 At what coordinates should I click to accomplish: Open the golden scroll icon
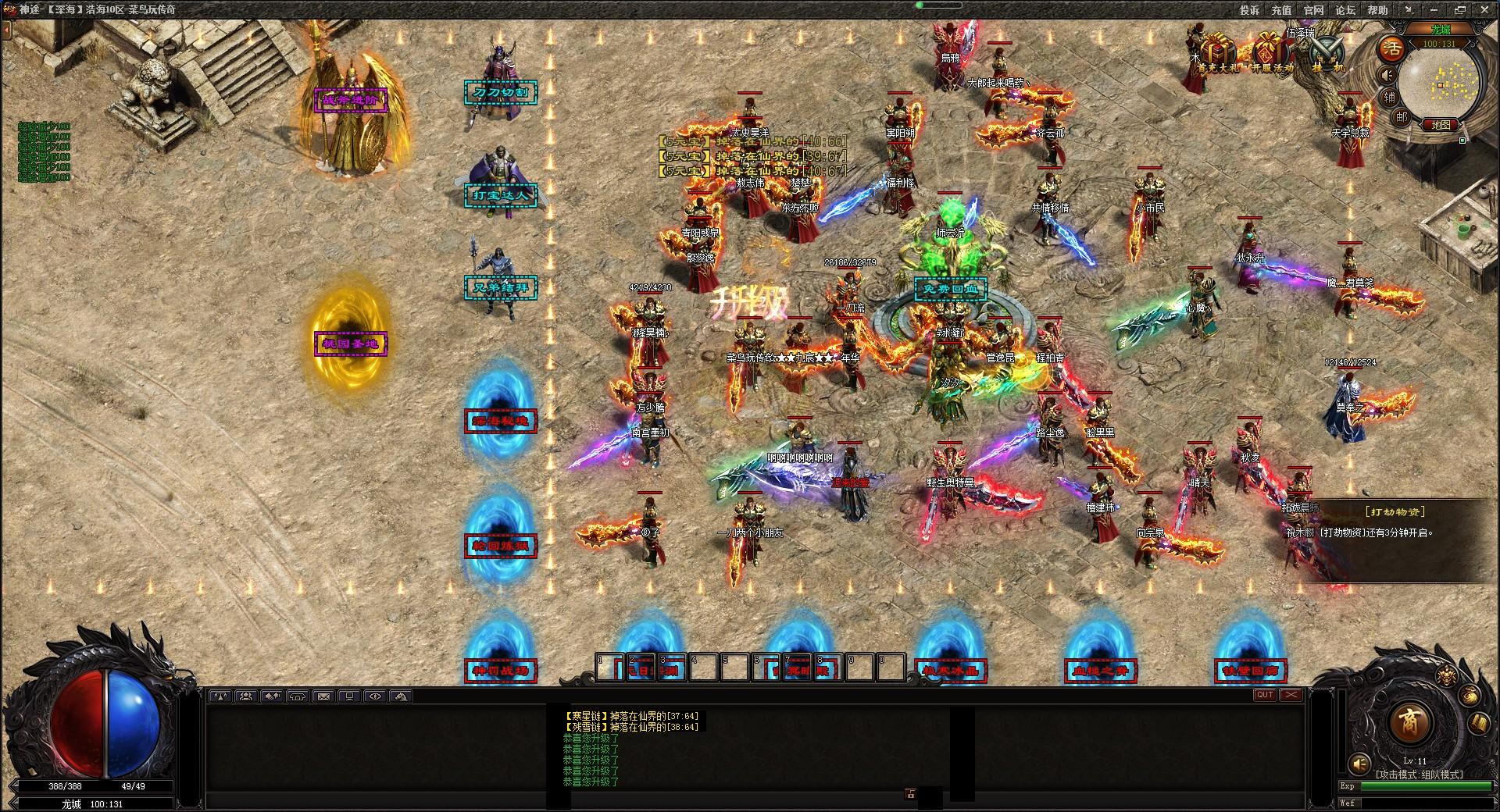pyautogui.click(x=1479, y=723)
